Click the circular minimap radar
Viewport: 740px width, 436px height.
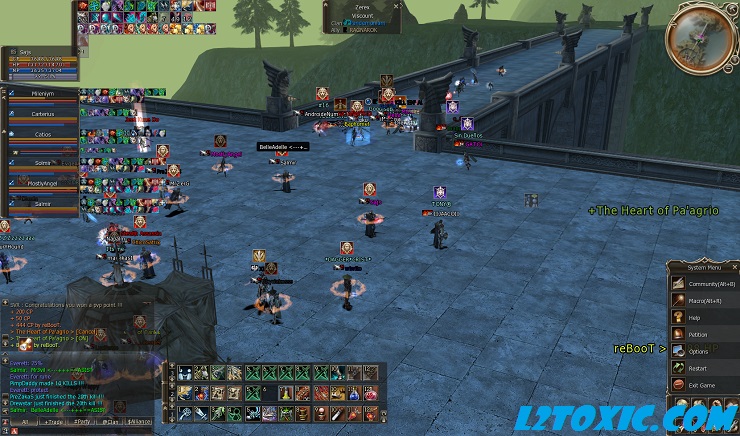tap(701, 34)
